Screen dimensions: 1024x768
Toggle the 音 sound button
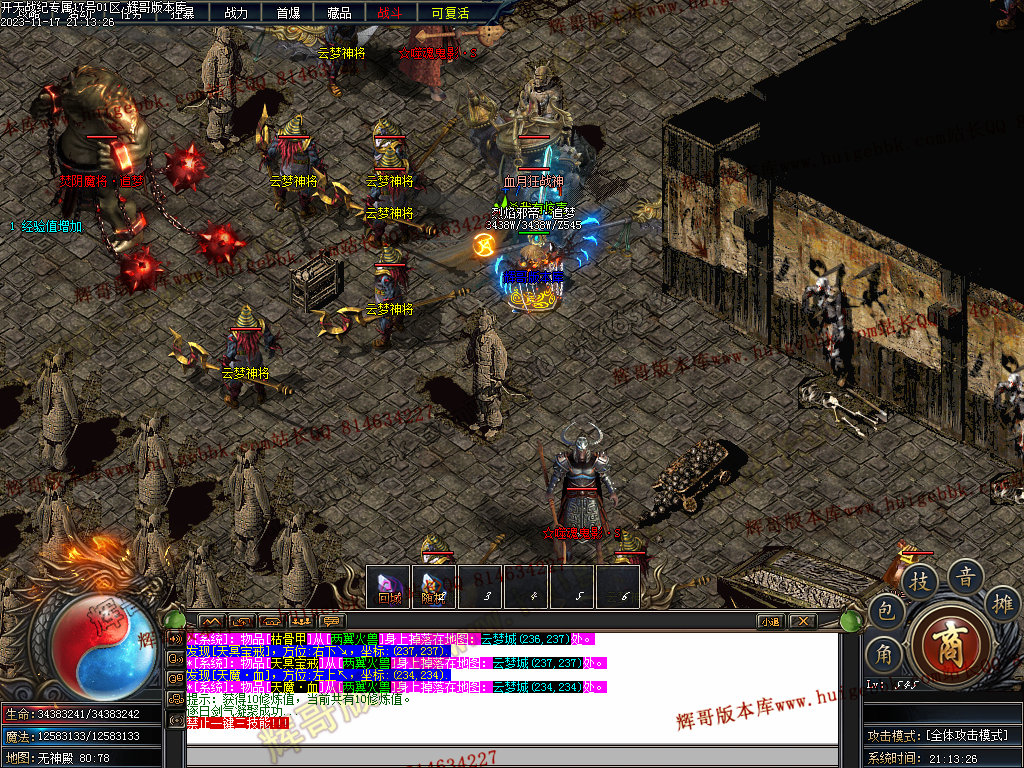pyautogui.click(x=966, y=575)
